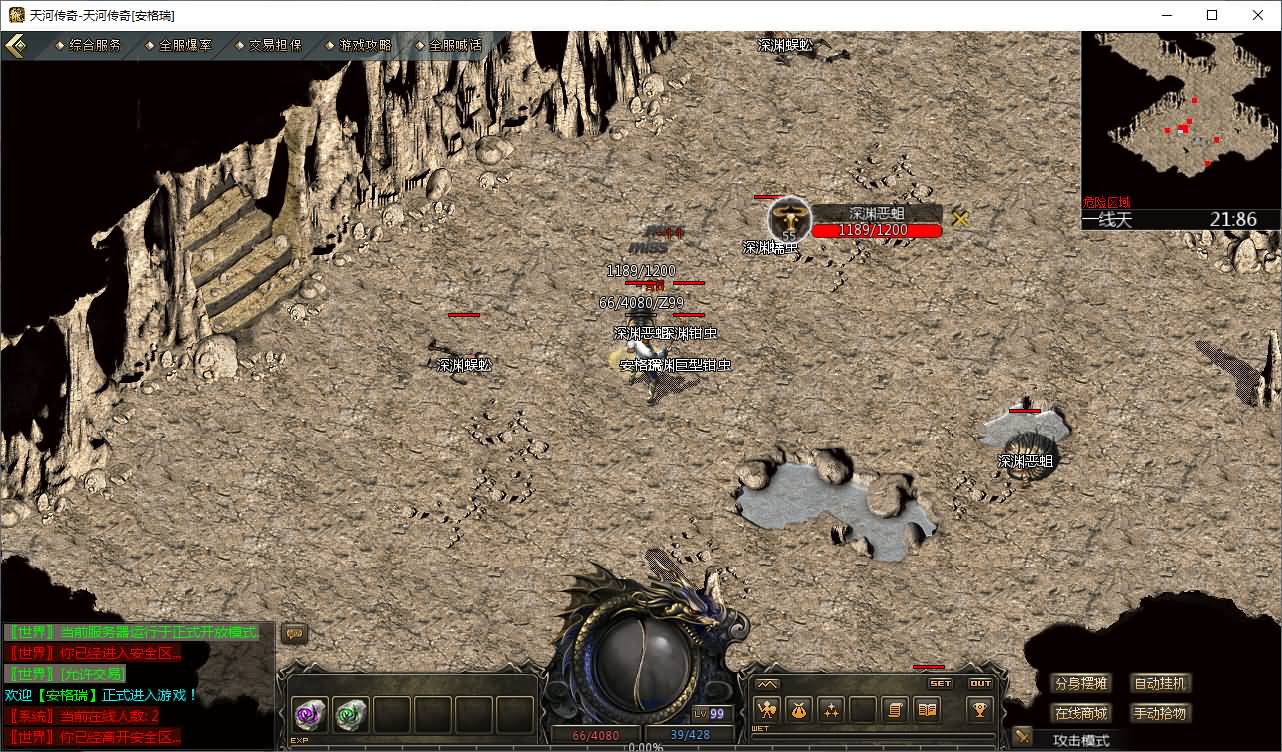Use the green swirl item in hotbar

pos(351,714)
